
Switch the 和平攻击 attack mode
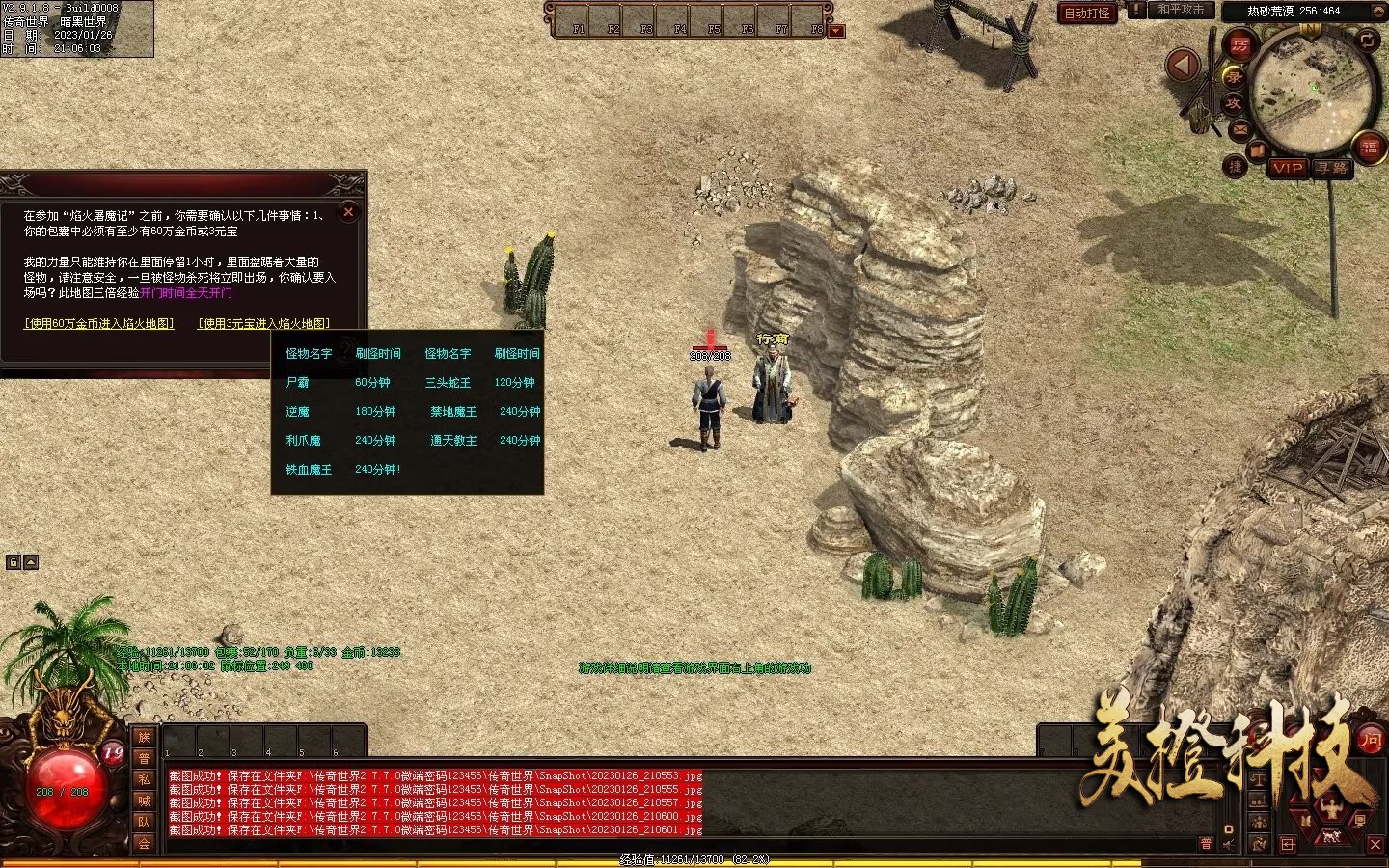(x=1181, y=10)
